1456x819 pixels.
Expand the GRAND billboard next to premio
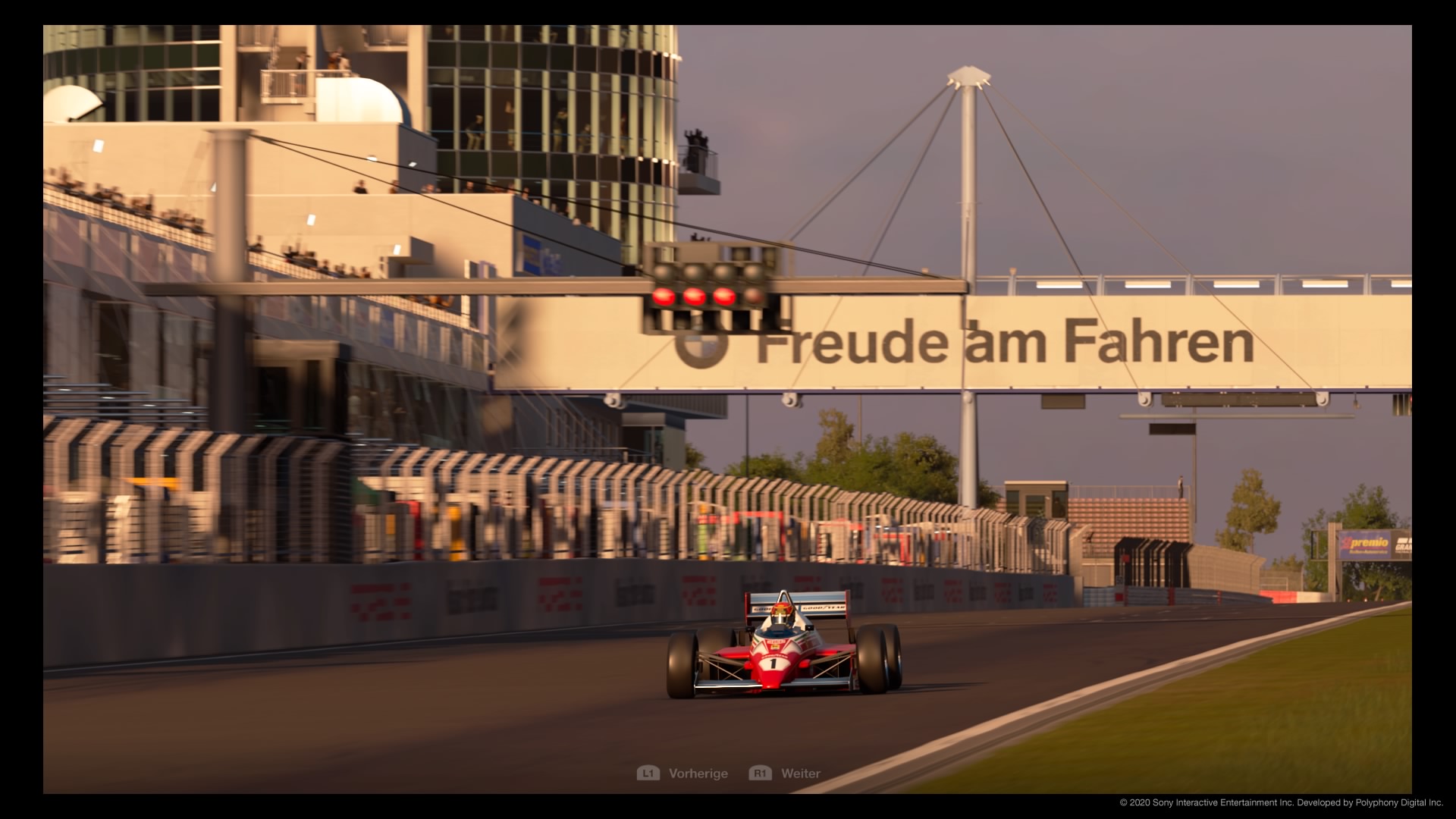click(1404, 546)
